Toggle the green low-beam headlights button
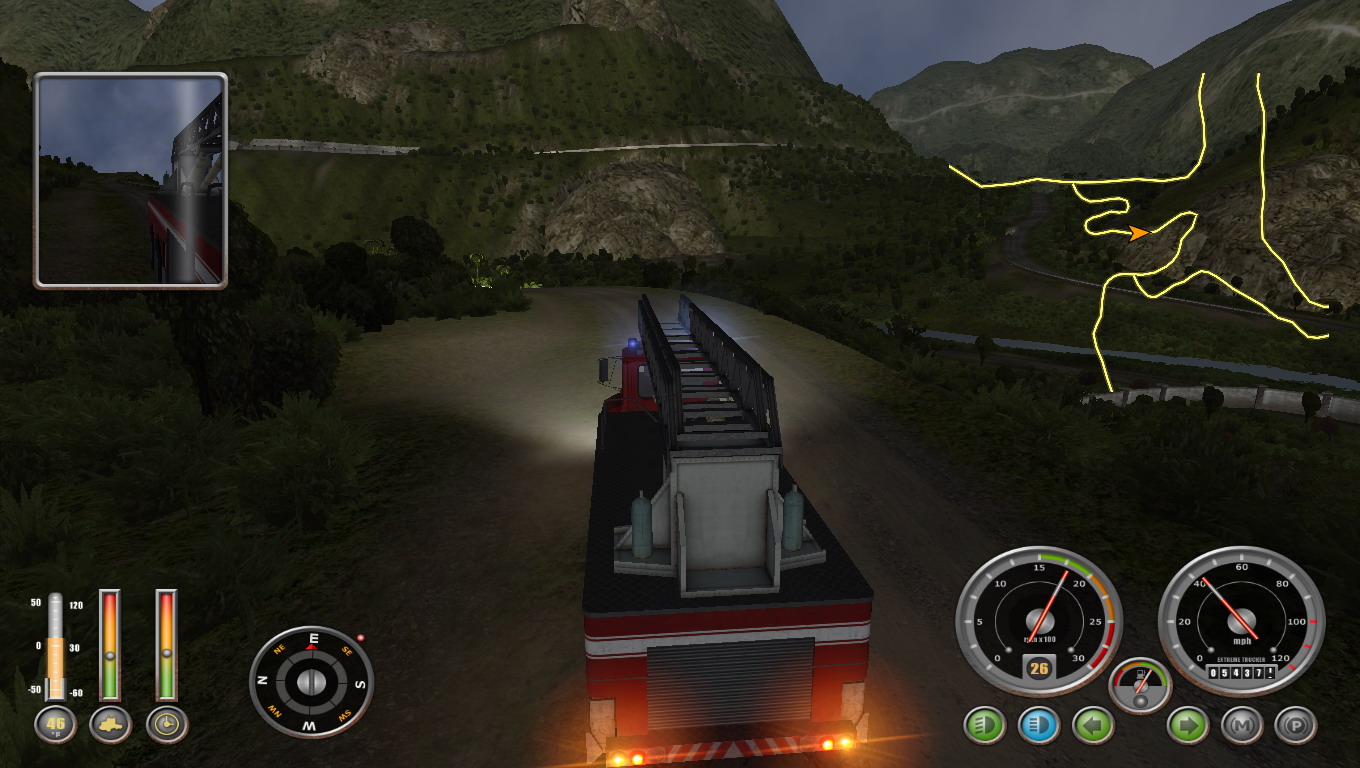 tap(984, 725)
